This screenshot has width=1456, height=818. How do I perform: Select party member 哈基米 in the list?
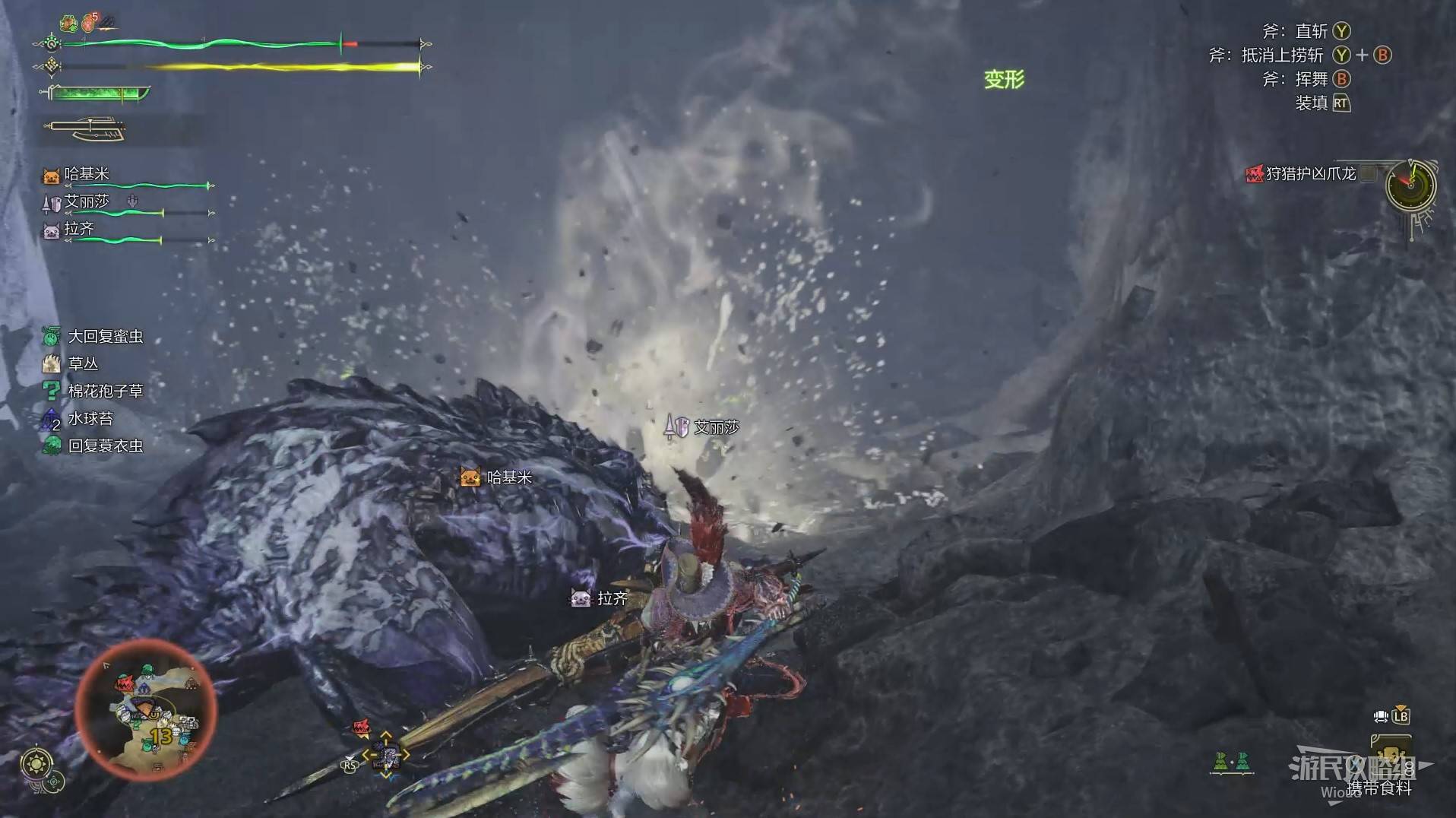click(x=86, y=175)
